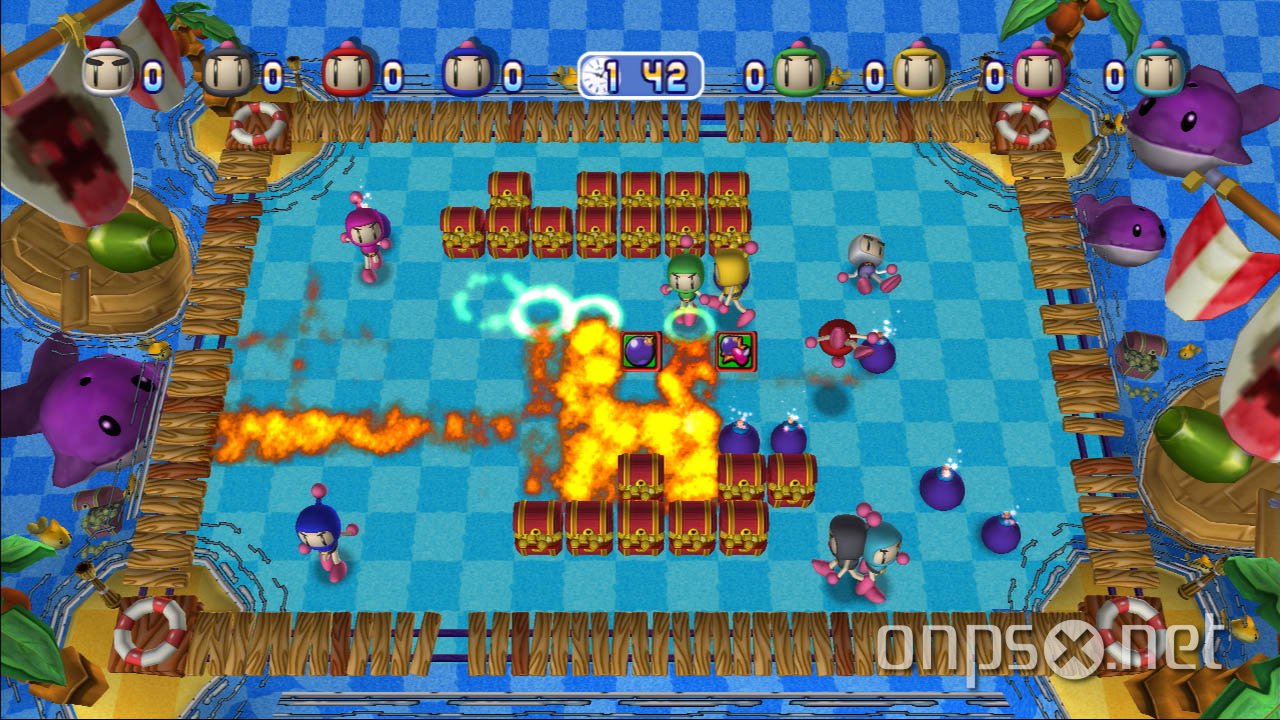Viewport: 1280px width, 720px height.
Task: Select the White Bomberman head icon
Action: pyautogui.click(x=107, y=70)
